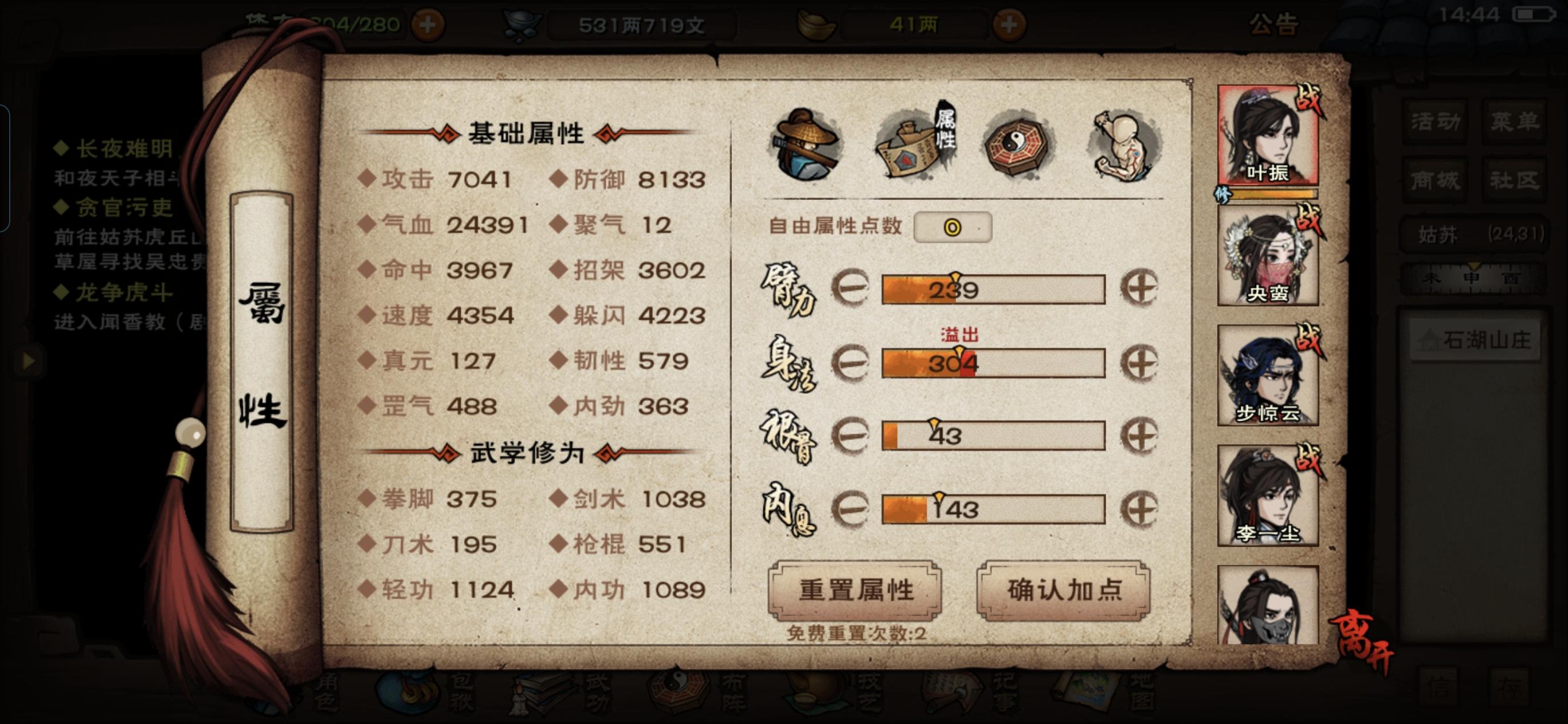
Task: Click the free attribute points field showing 0
Action: coord(952,226)
